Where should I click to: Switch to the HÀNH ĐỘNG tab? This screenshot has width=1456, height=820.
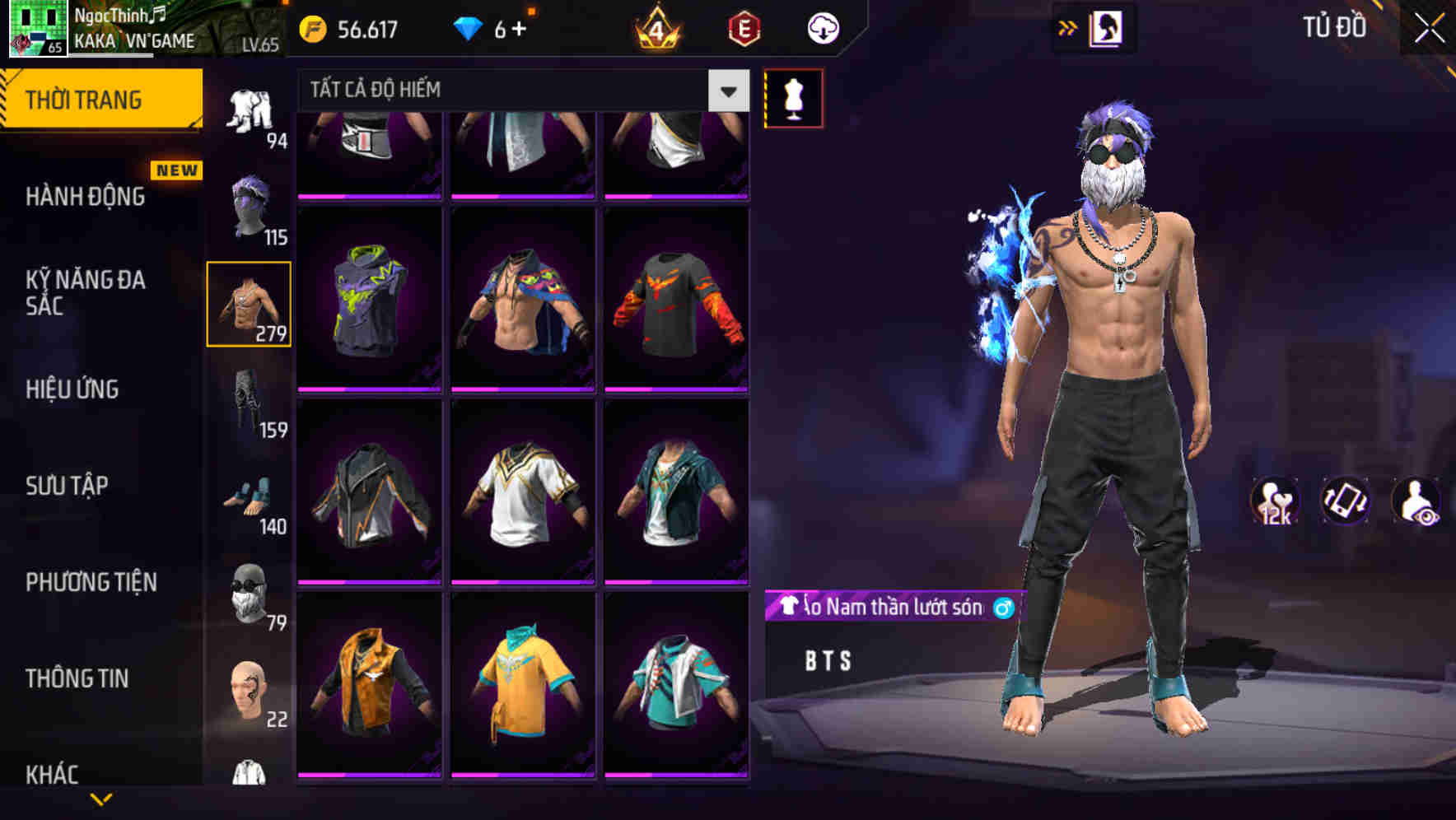[x=85, y=197]
